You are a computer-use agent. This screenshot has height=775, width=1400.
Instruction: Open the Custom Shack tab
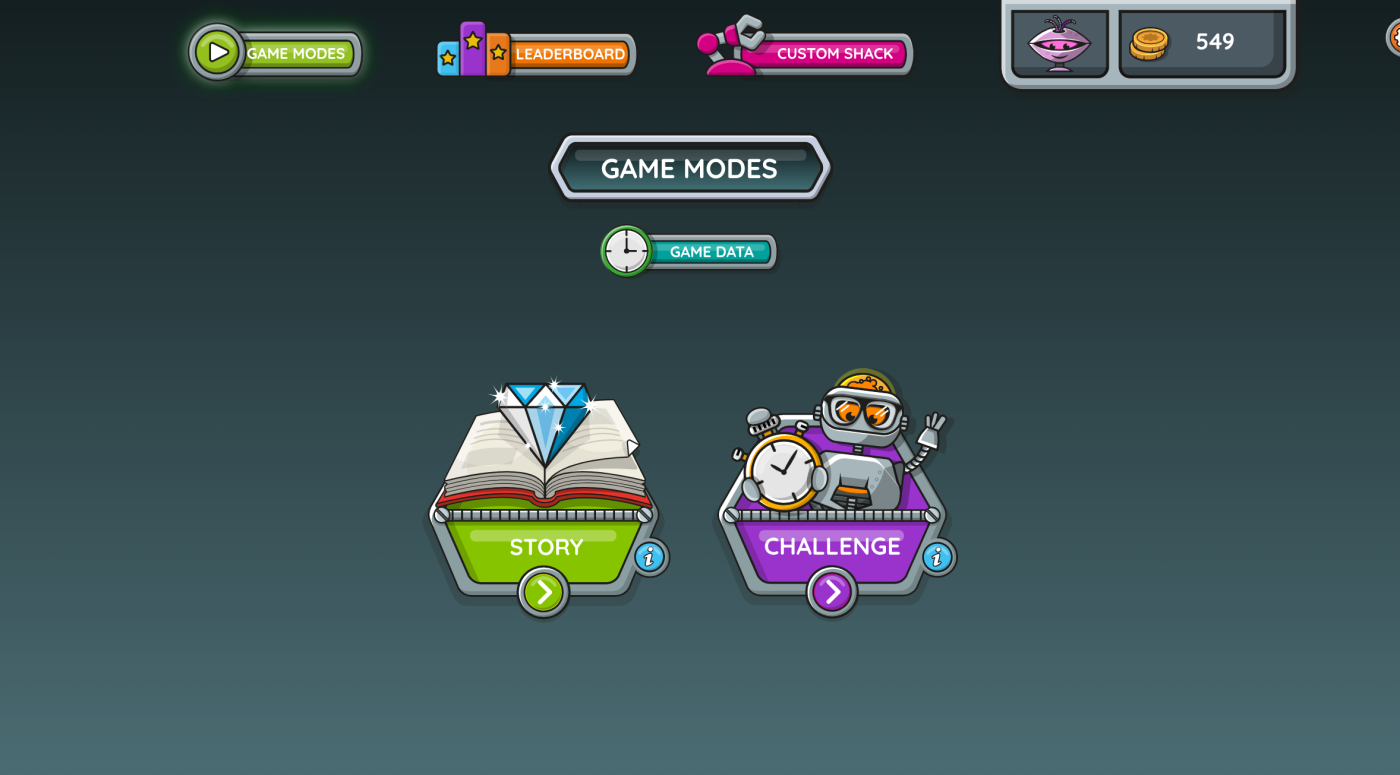(808, 53)
